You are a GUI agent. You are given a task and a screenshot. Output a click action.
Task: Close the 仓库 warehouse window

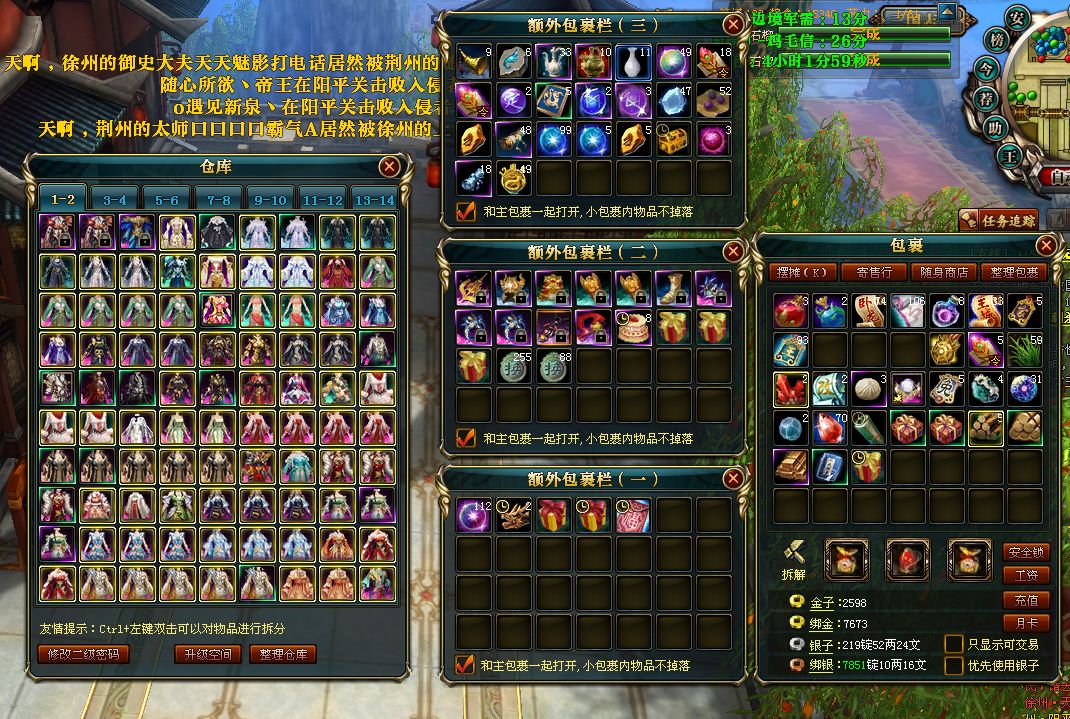(390, 167)
